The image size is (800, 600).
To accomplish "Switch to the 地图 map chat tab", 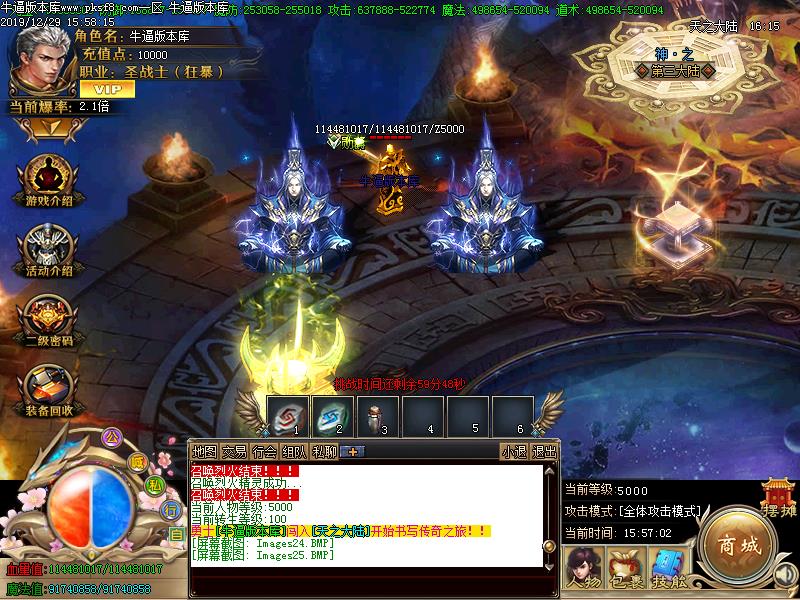I will [204, 451].
